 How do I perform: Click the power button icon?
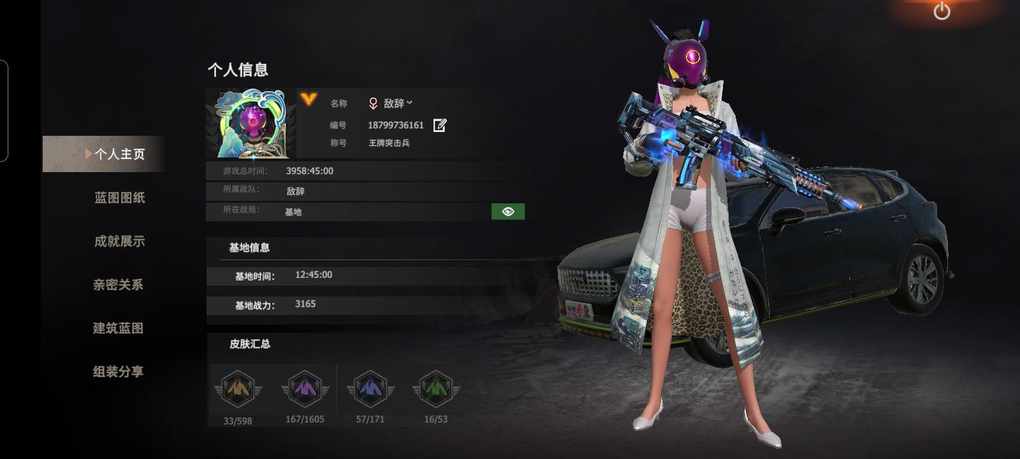(x=942, y=11)
